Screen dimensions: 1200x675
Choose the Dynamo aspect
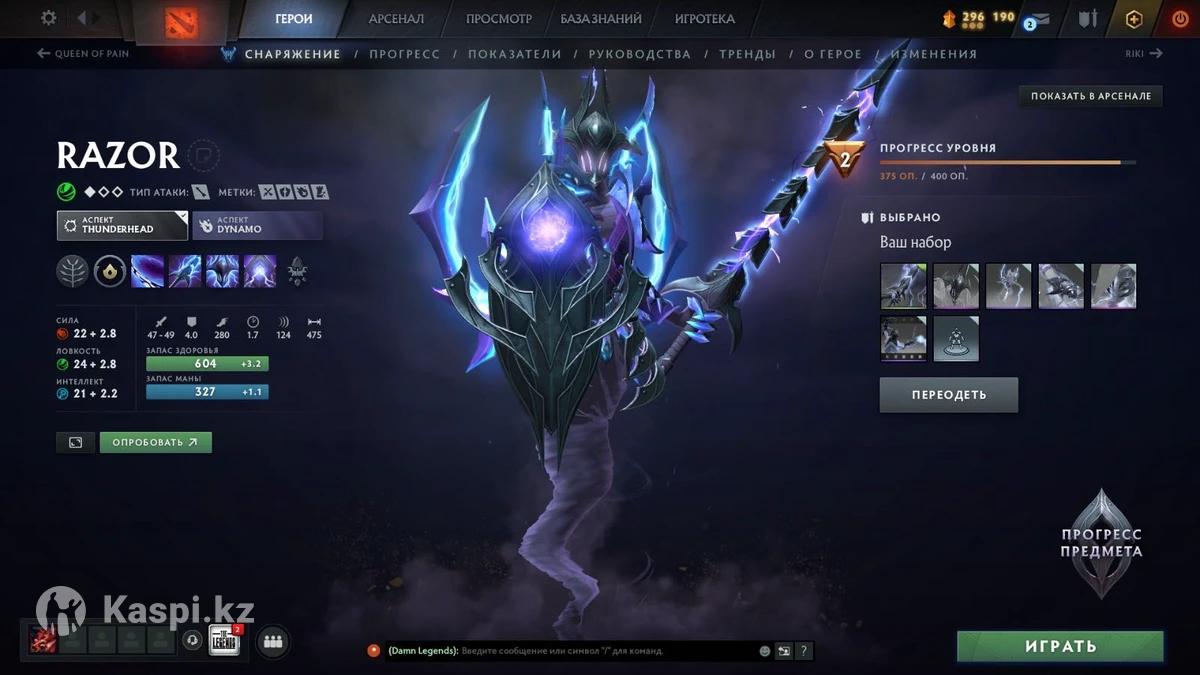coord(257,225)
